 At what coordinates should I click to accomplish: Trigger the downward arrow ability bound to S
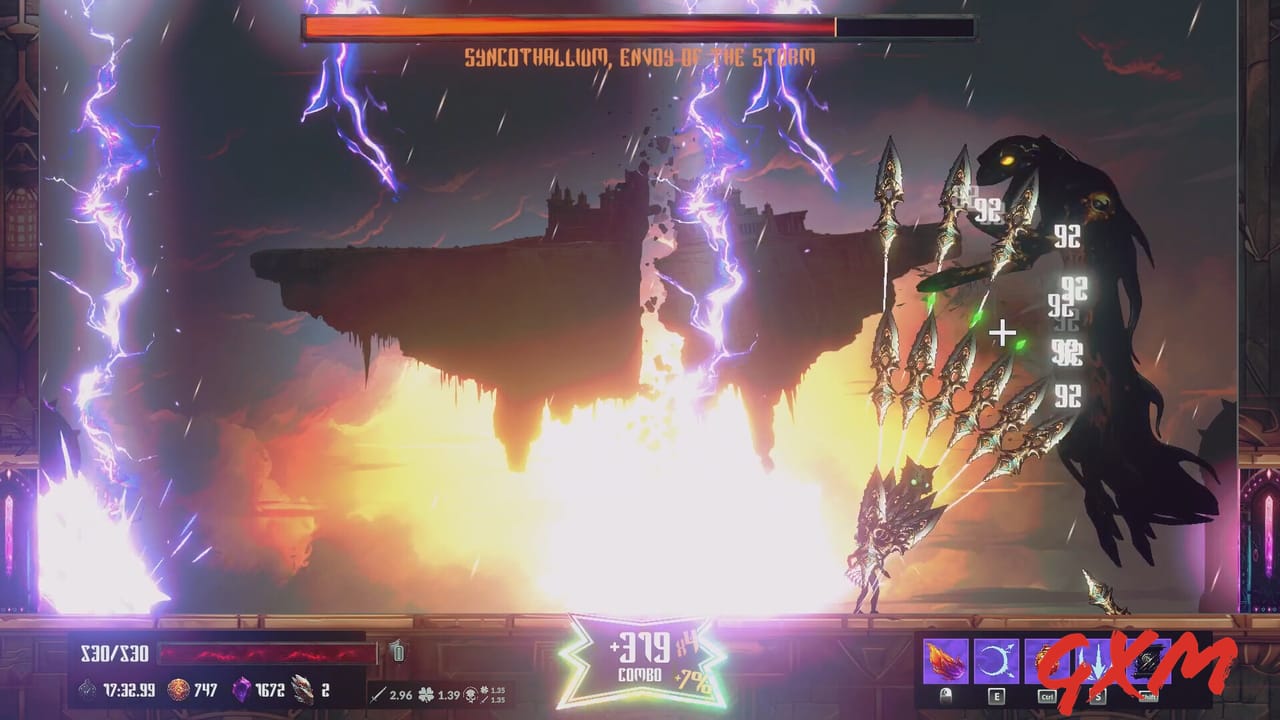tap(1097, 658)
